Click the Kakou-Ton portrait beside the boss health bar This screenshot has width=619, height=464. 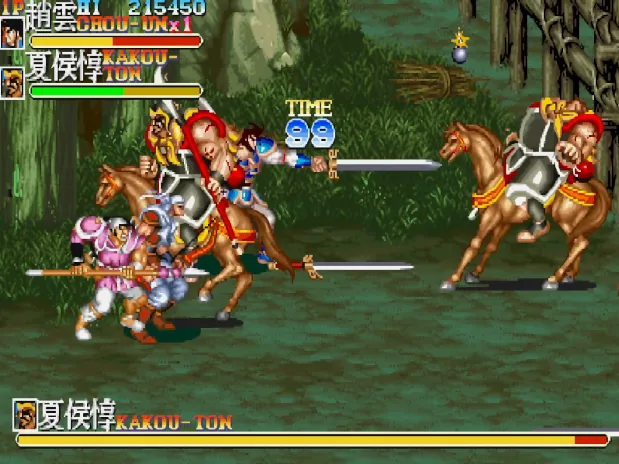coord(24,414)
